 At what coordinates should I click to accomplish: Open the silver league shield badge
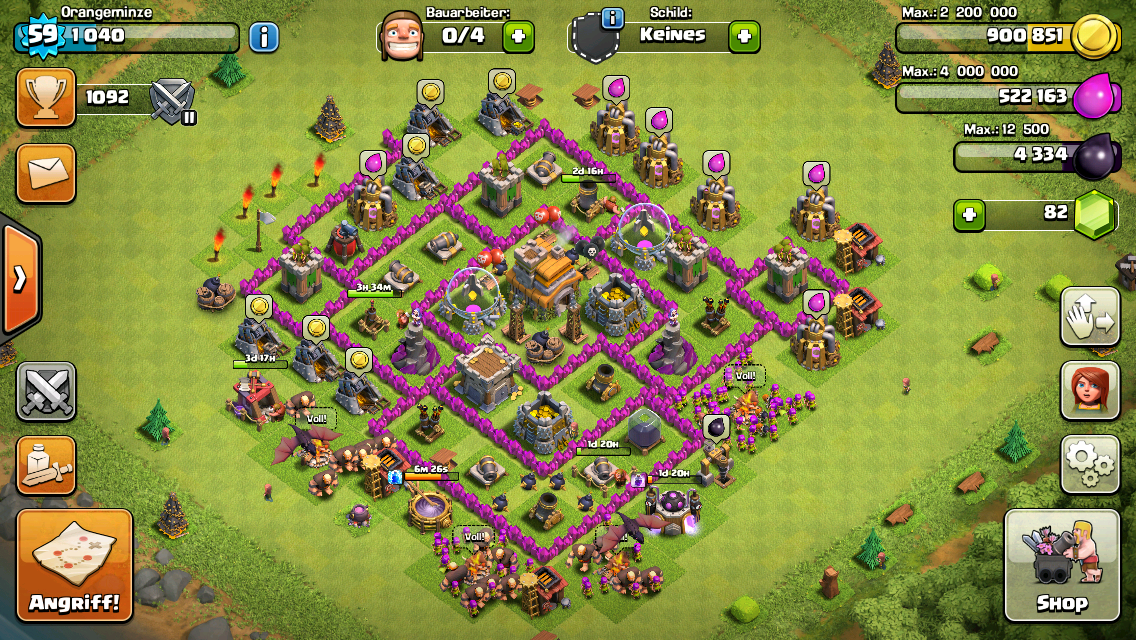tap(172, 100)
